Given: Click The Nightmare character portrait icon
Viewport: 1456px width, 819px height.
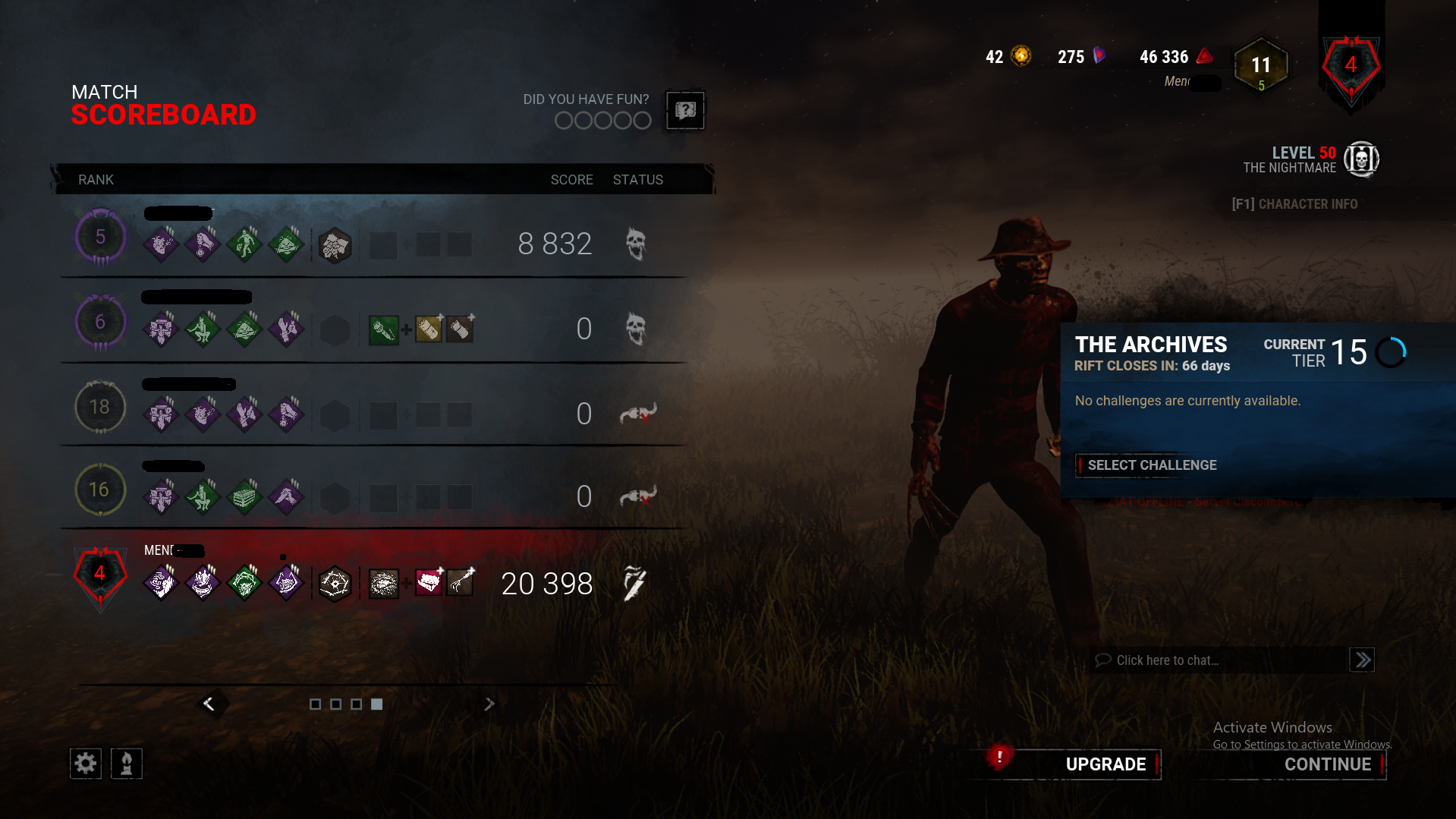Looking at the screenshot, I should (x=1362, y=159).
